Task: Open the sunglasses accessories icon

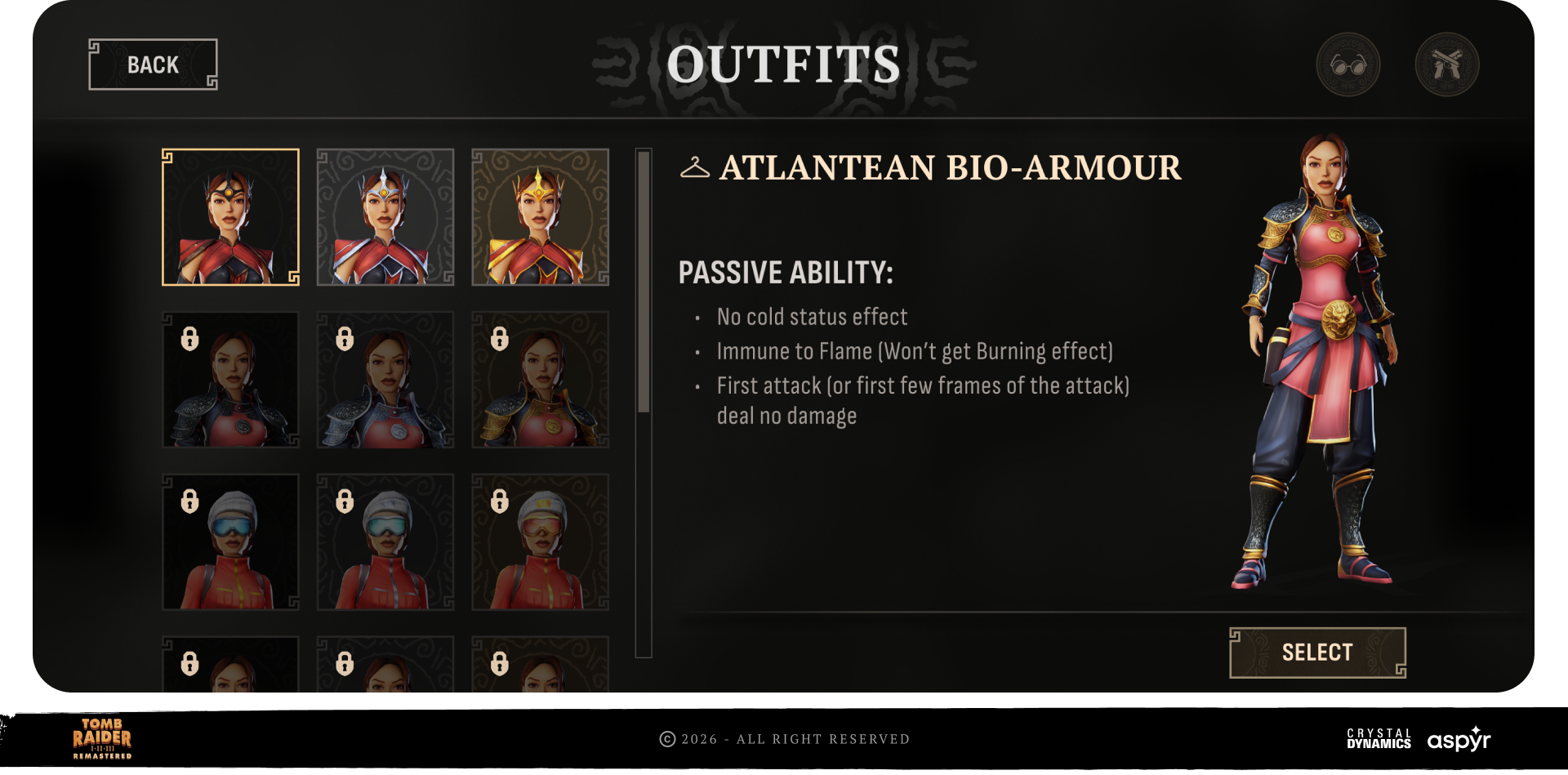Action: (x=1347, y=65)
